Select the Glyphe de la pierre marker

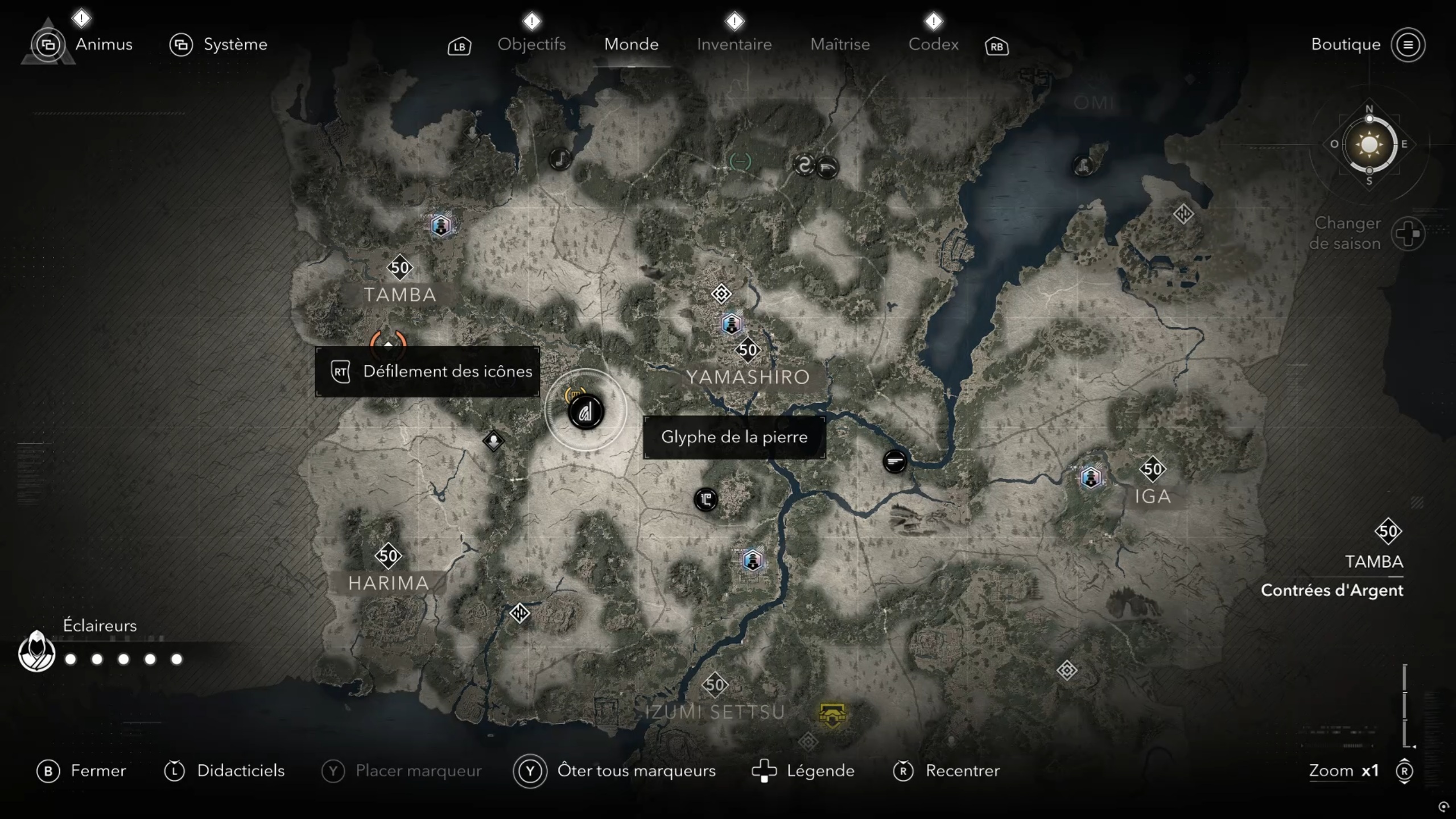pos(586,411)
